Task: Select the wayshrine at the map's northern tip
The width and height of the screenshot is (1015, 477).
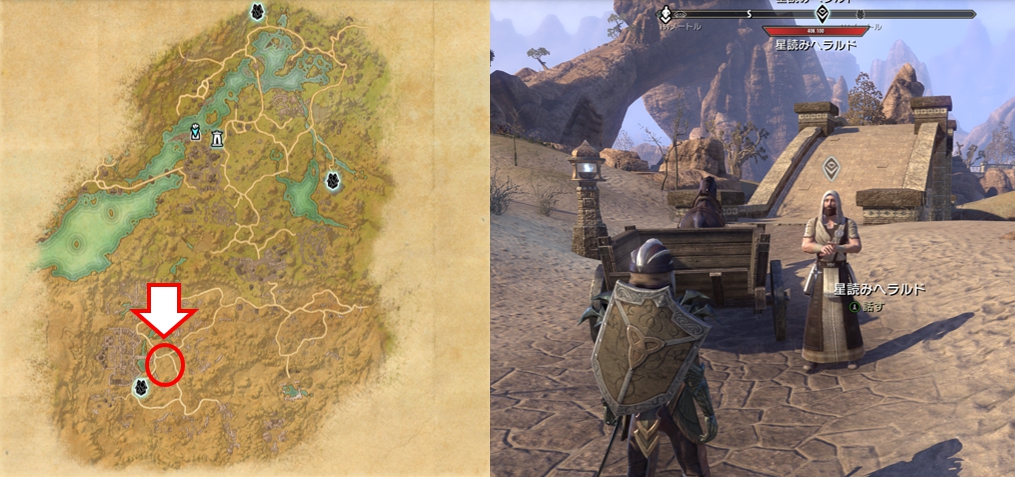Action: click(257, 12)
